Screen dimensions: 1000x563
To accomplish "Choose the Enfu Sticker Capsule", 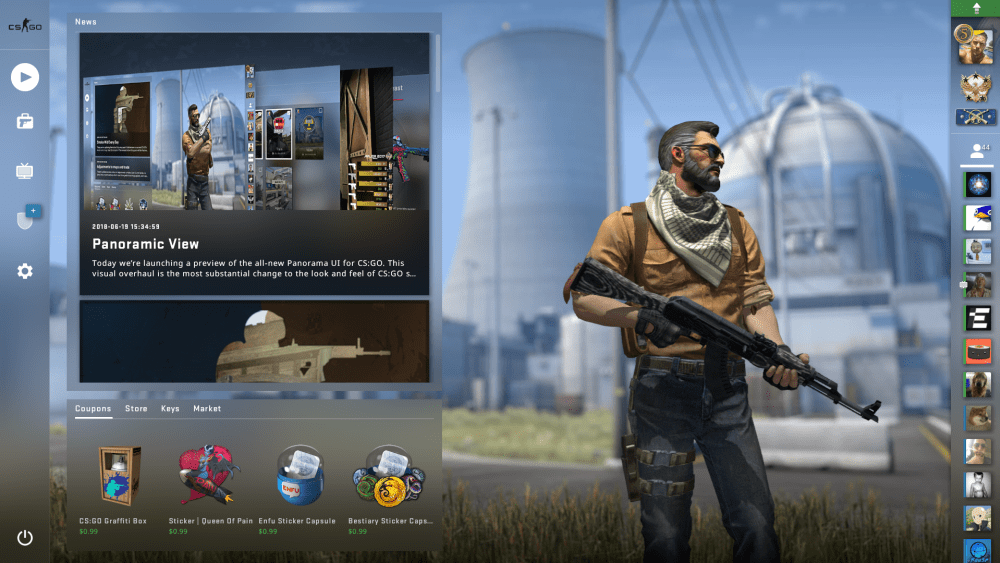I will (x=300, y=480).
